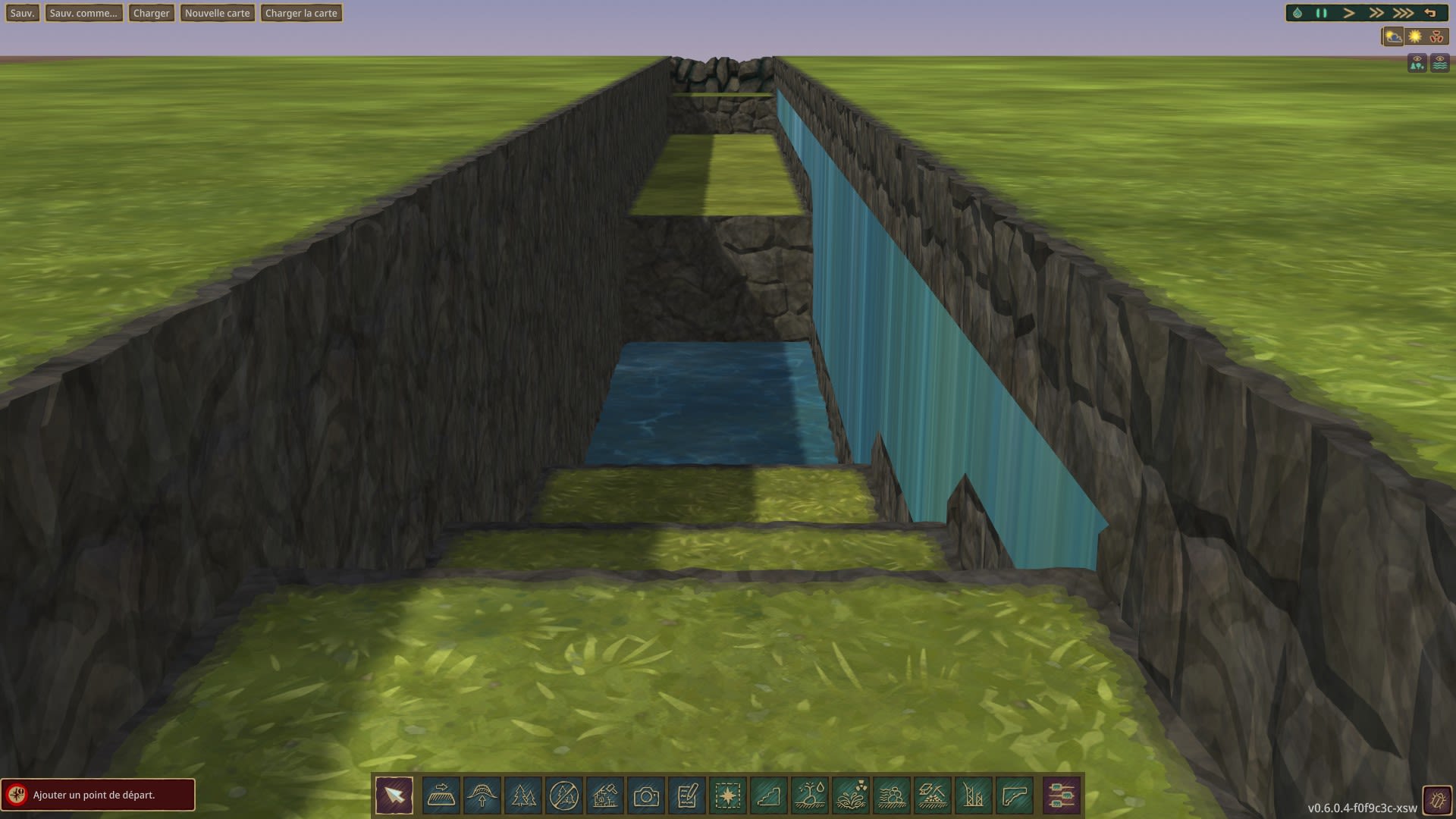Screen dimensions: 1456x819
Task: Select the badwater geyser tool
Action: [x=851, y=795]
